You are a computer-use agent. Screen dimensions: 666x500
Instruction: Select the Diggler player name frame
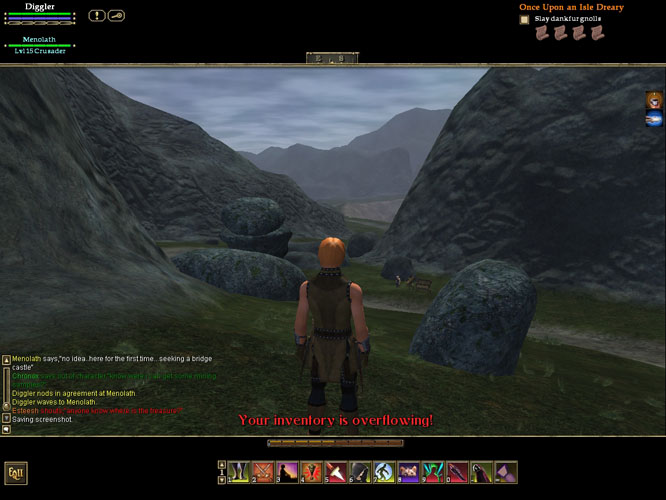[40, 6]
